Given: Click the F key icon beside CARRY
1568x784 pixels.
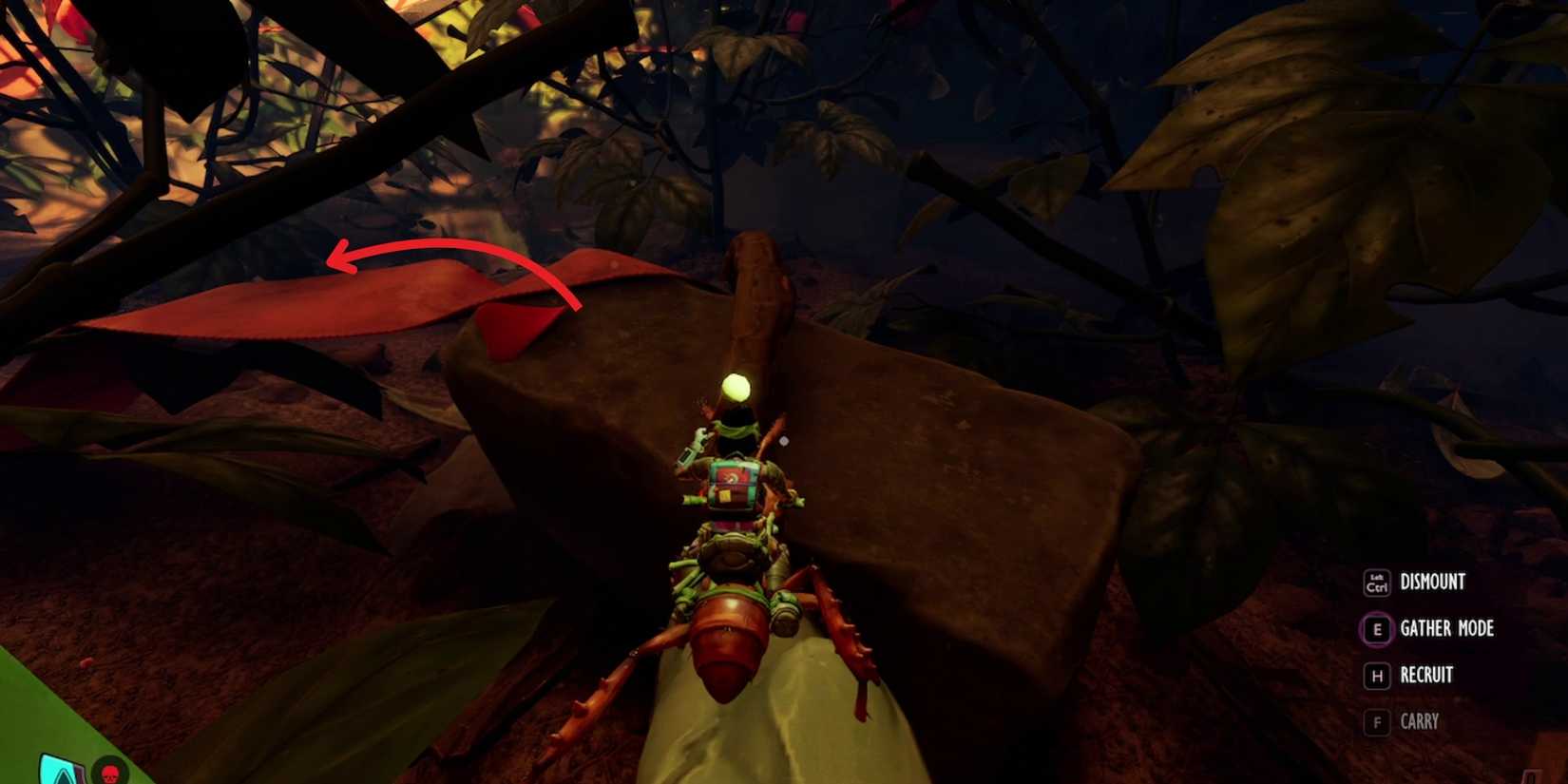Looking at the screenshot, I should (x=1376, y=721).
